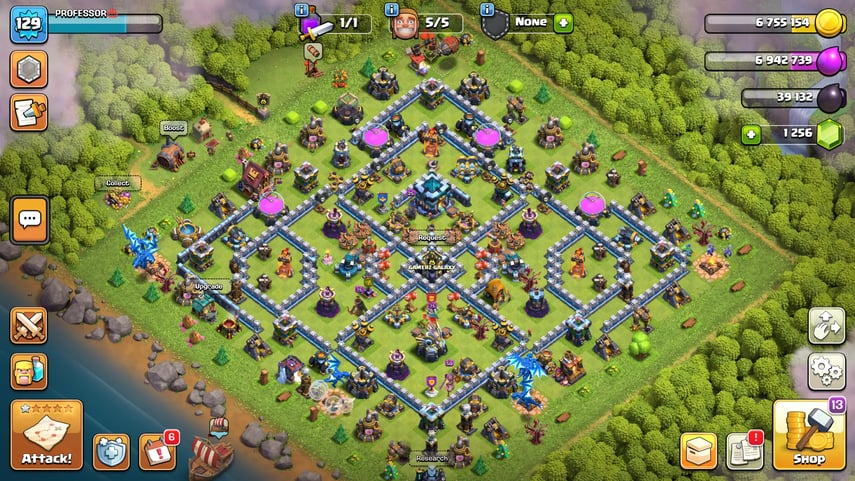Open the storage box inventory
Image resolution: width=855 pixels, height=481 pixels.
coord(698,450)
